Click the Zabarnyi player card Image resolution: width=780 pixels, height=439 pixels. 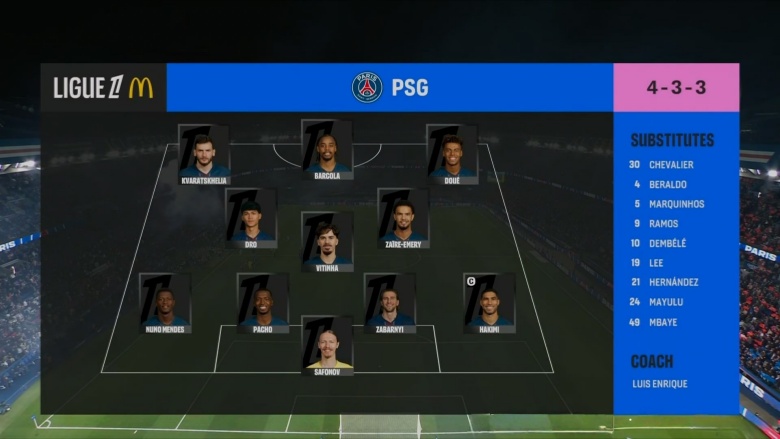[389, 303]
